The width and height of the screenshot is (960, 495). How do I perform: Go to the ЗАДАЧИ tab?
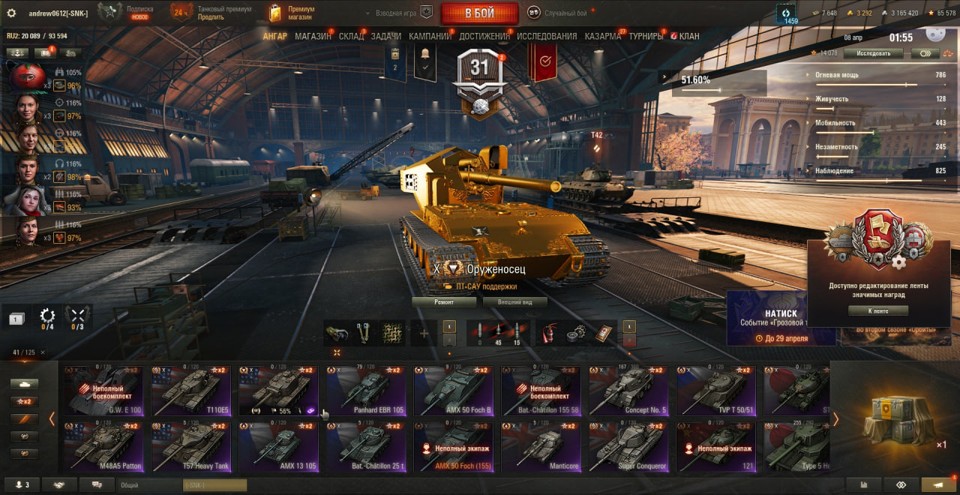(x=387, y=36)
